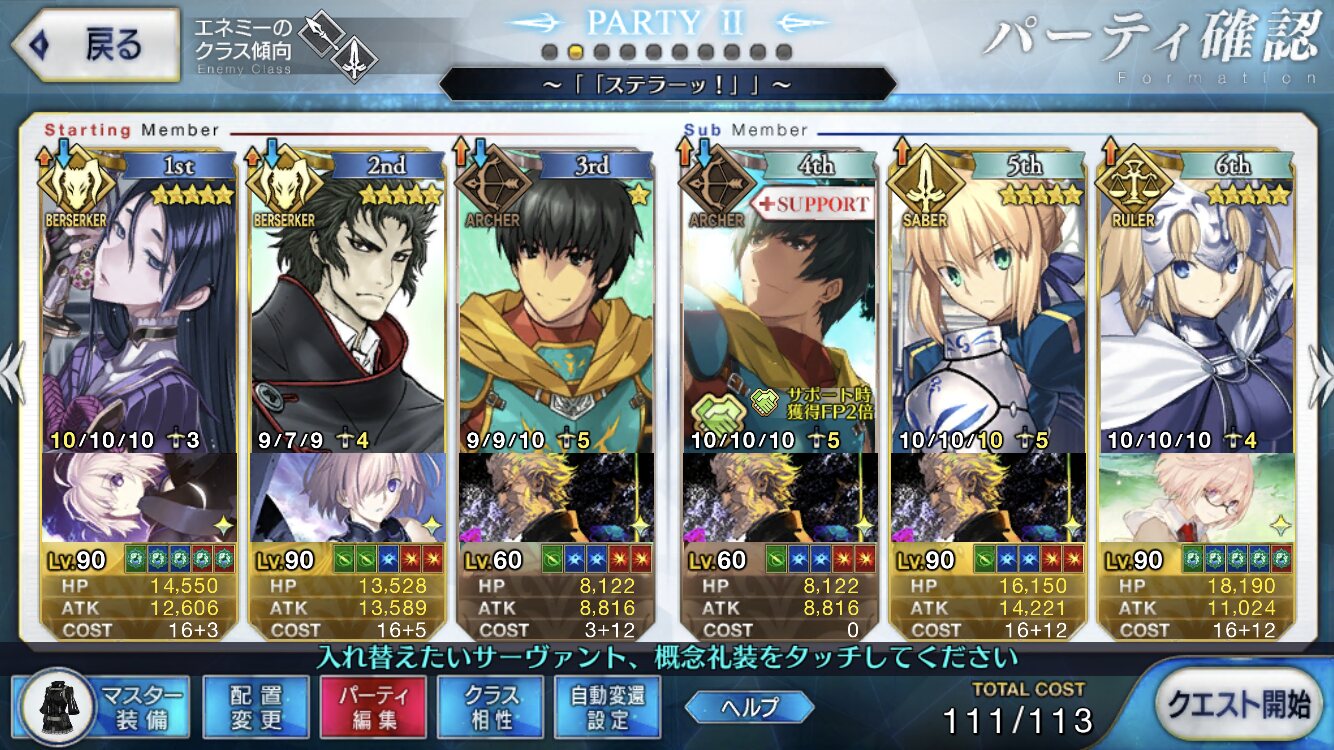Viewport: 1334px width, 750px height.
Task: Switch to the previous party with left arrow
Action: (12, 375)
